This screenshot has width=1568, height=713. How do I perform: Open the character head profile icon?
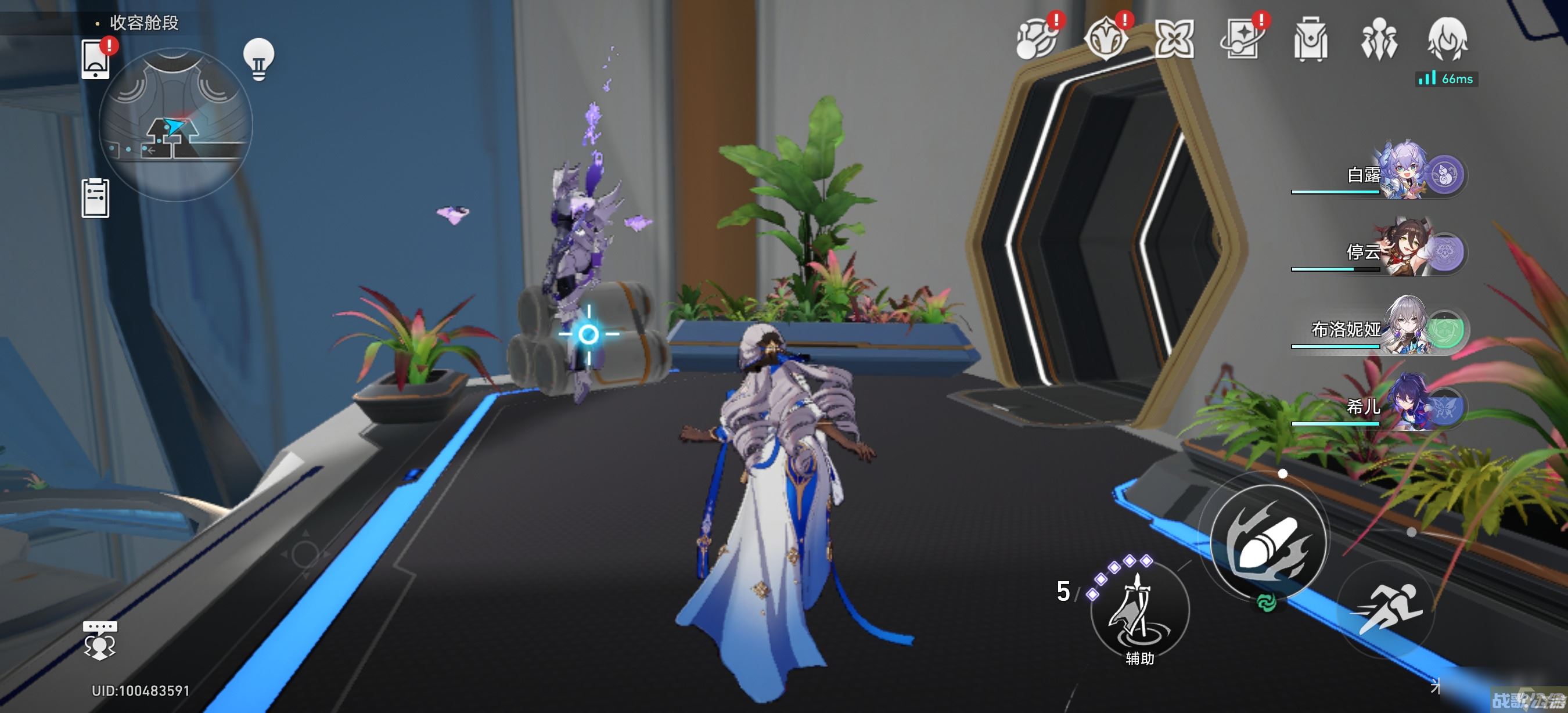click(1447, 39)
